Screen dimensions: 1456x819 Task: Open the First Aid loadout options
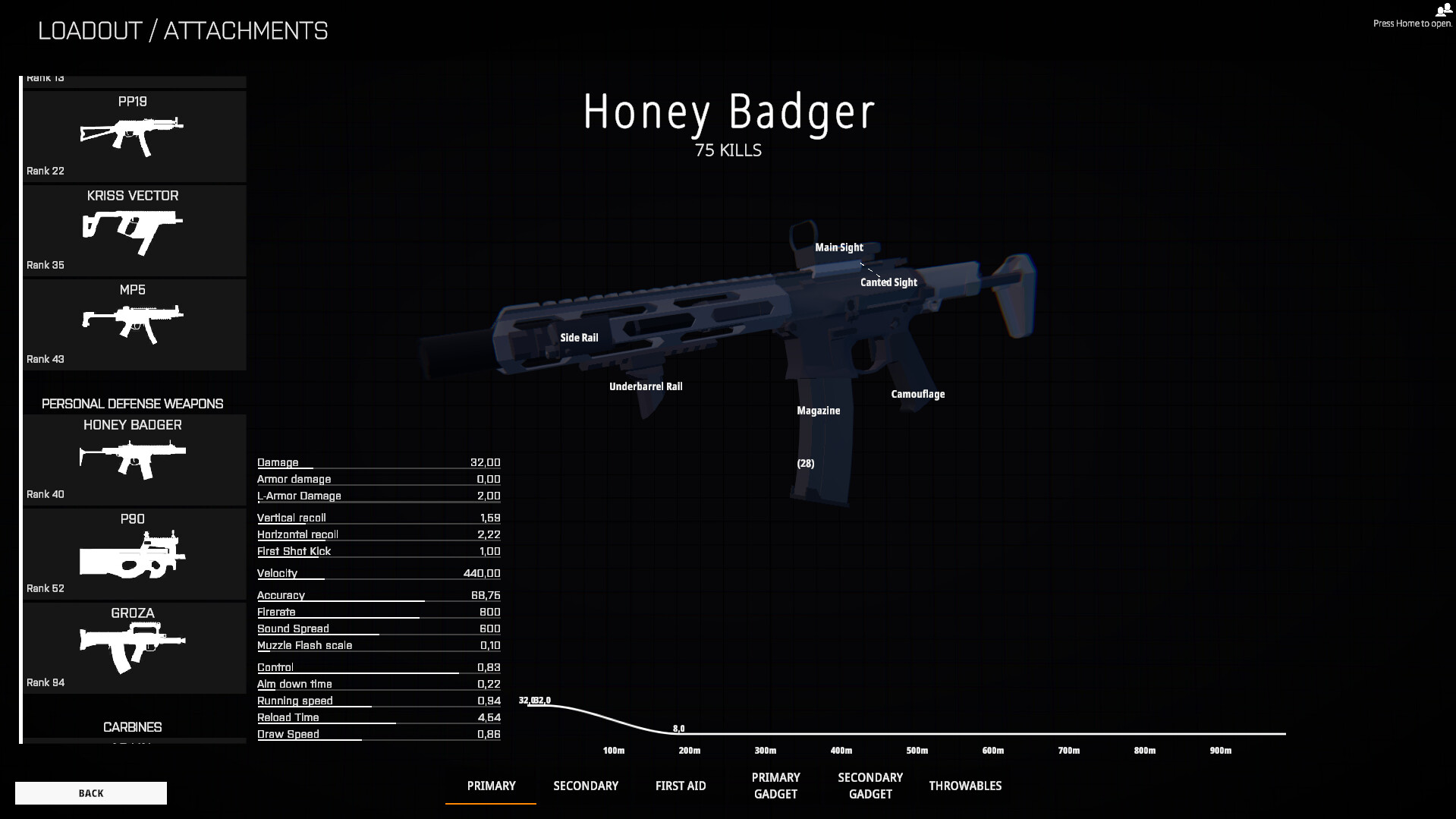[x=681, y=786]
